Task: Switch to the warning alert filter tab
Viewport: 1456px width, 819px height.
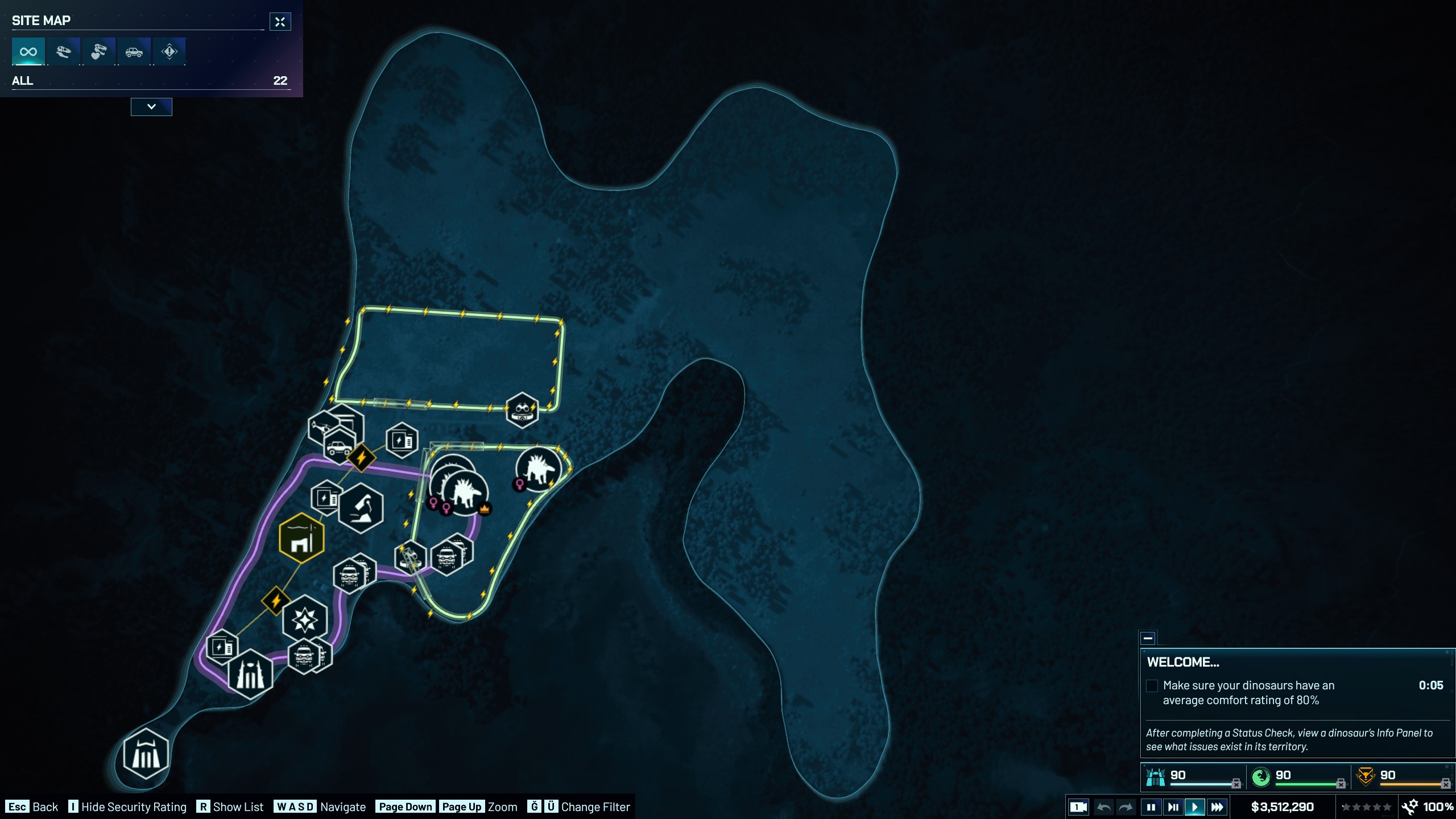Action: tap(169, 52)
